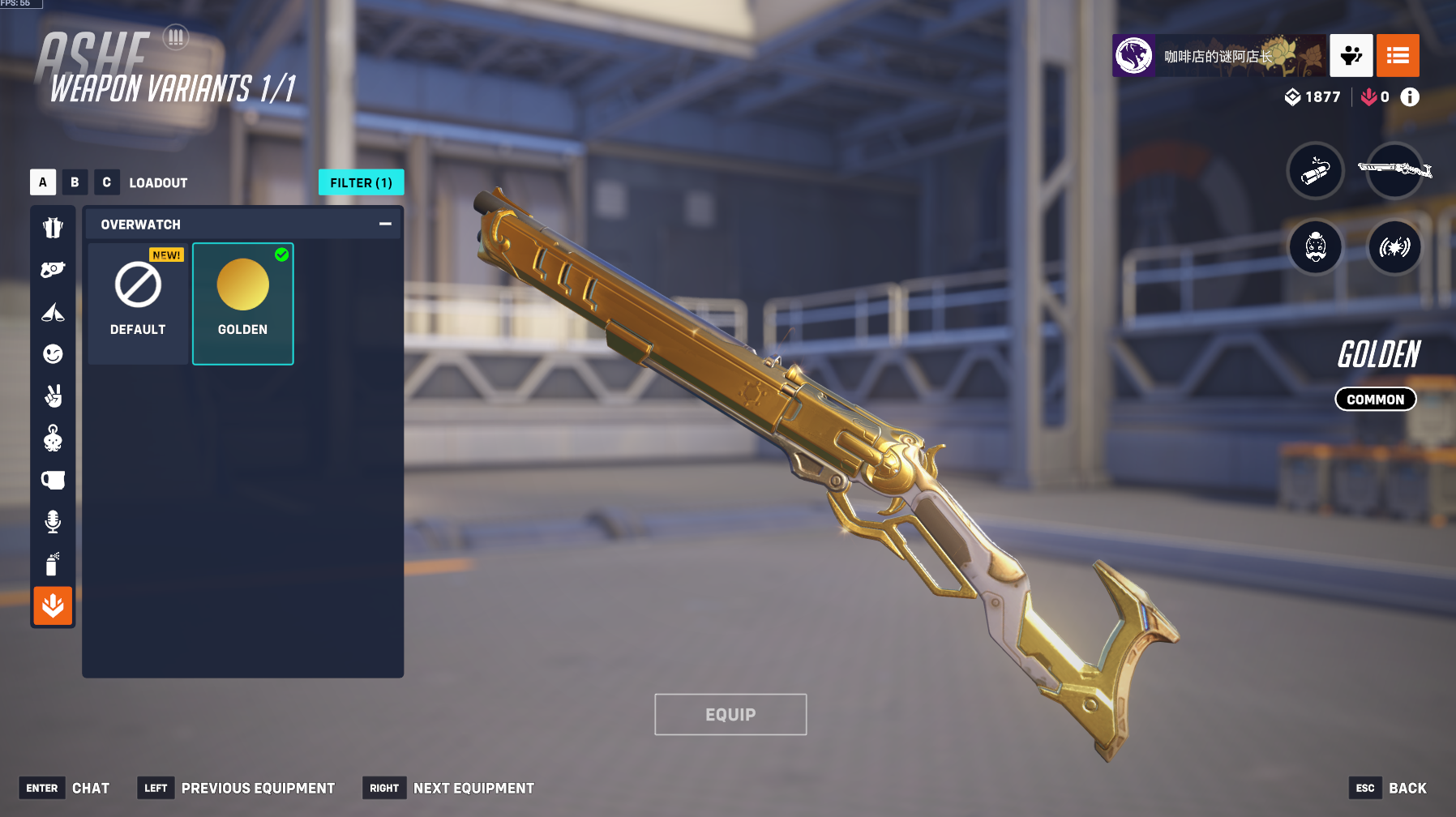The height and width of the screenshot is (817, 1456).
Task: Click the currency info icon
Action: (x=1410, y=97)
